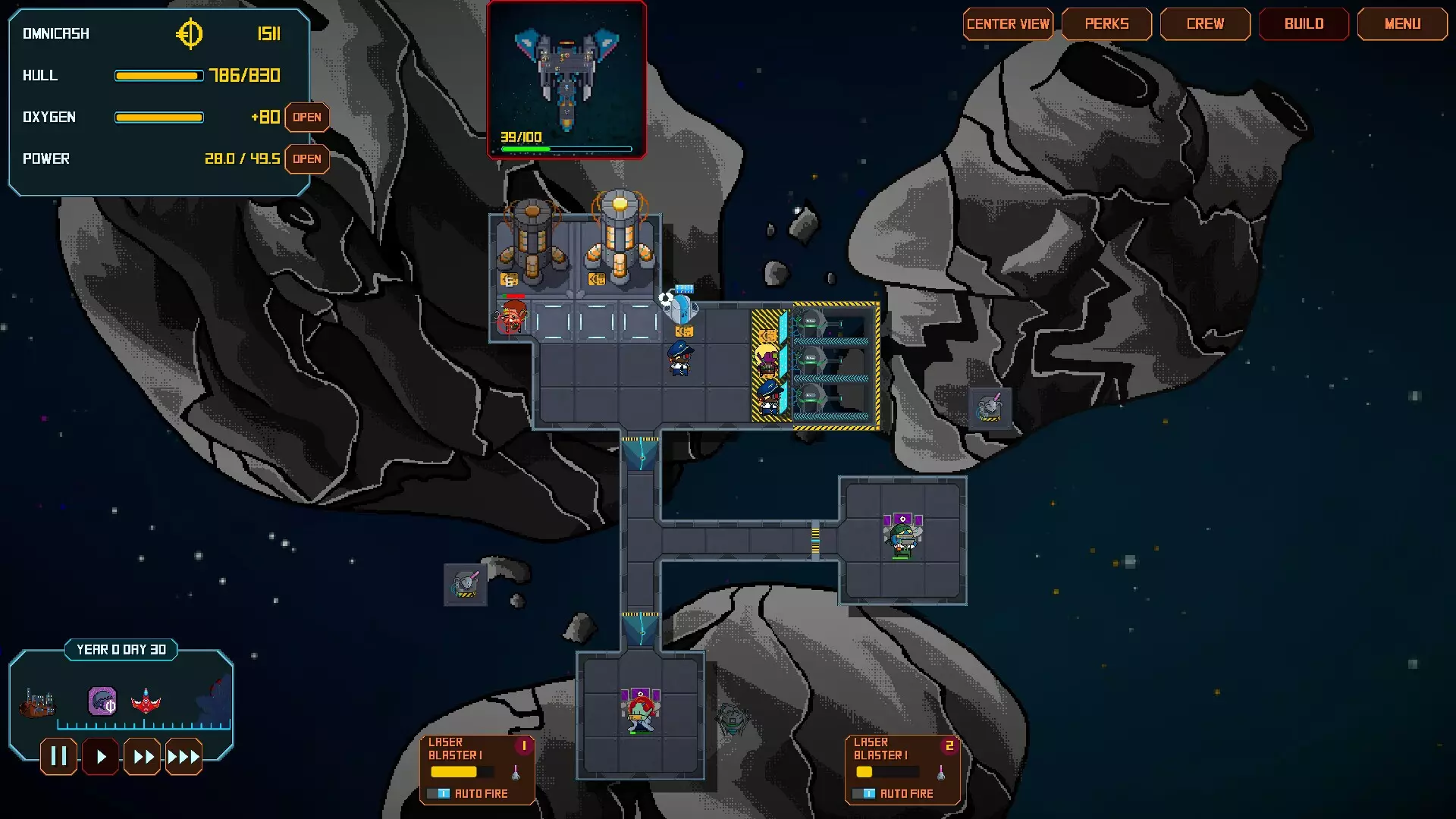Click the triple-arrow fastest speed control
1456x819 pixels.
pyautogui.click(x=184, y=756)
